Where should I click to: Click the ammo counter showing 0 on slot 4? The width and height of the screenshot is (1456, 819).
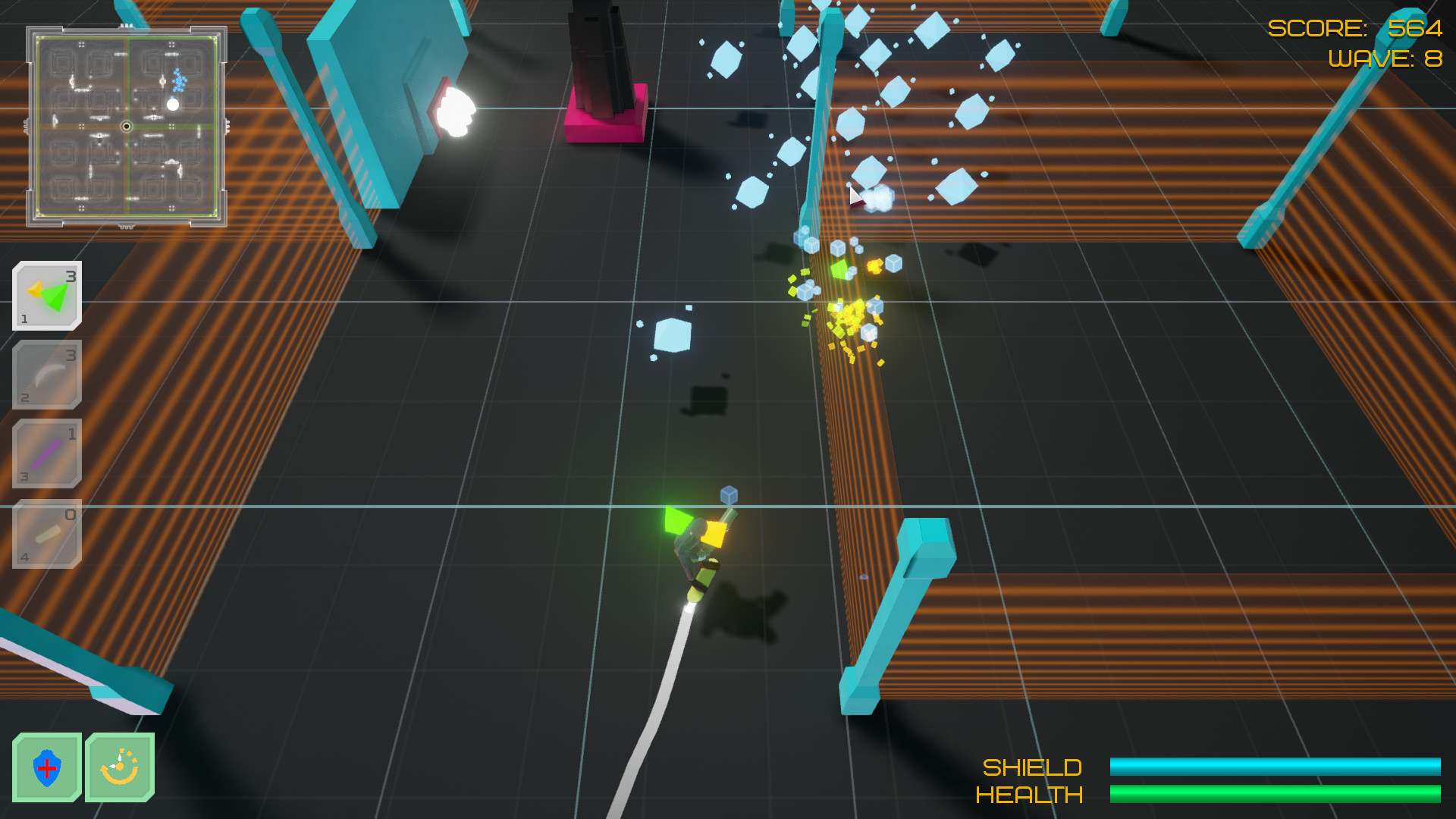tap(71, 513)
